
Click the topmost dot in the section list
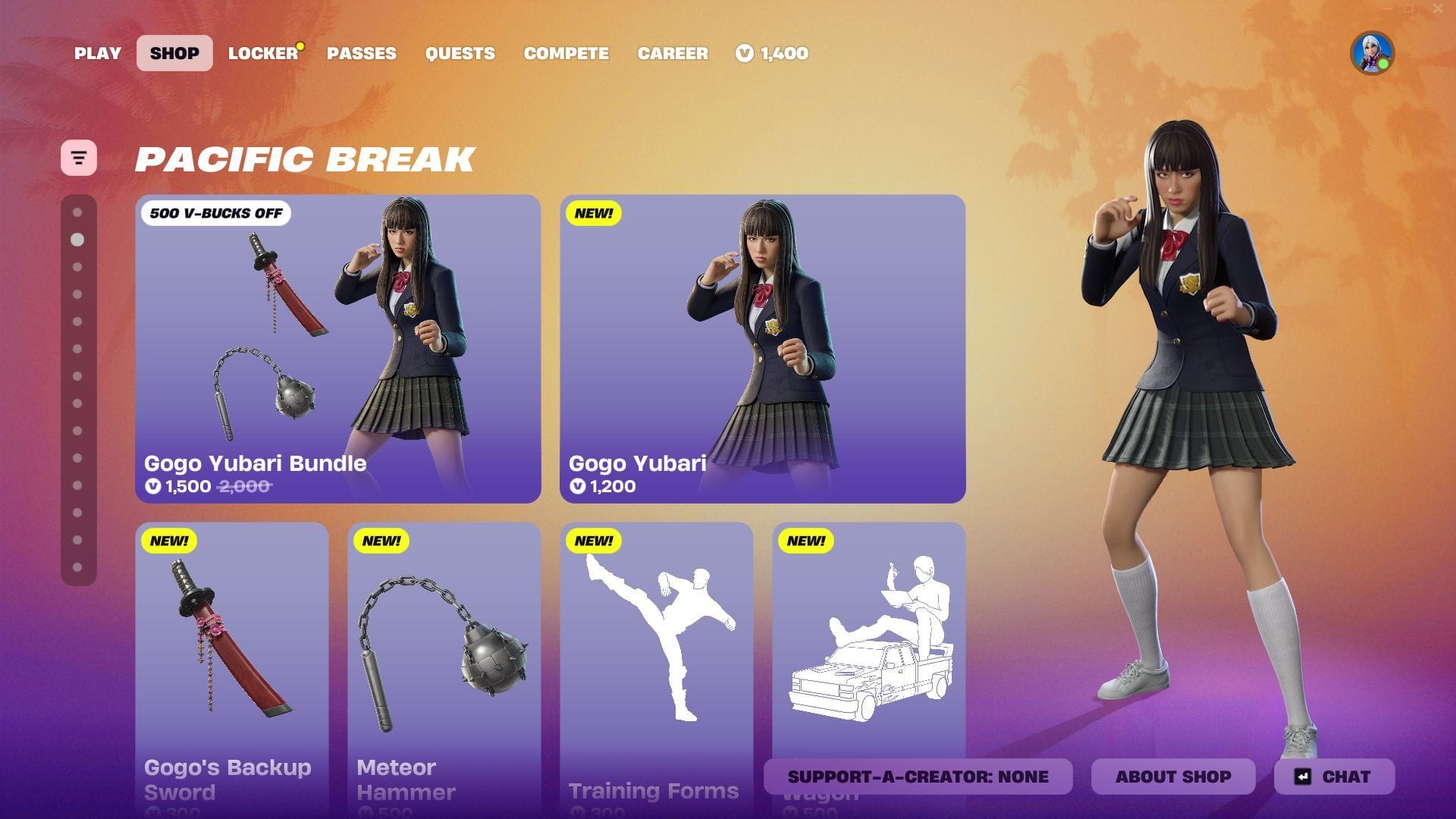pos(77,212)
